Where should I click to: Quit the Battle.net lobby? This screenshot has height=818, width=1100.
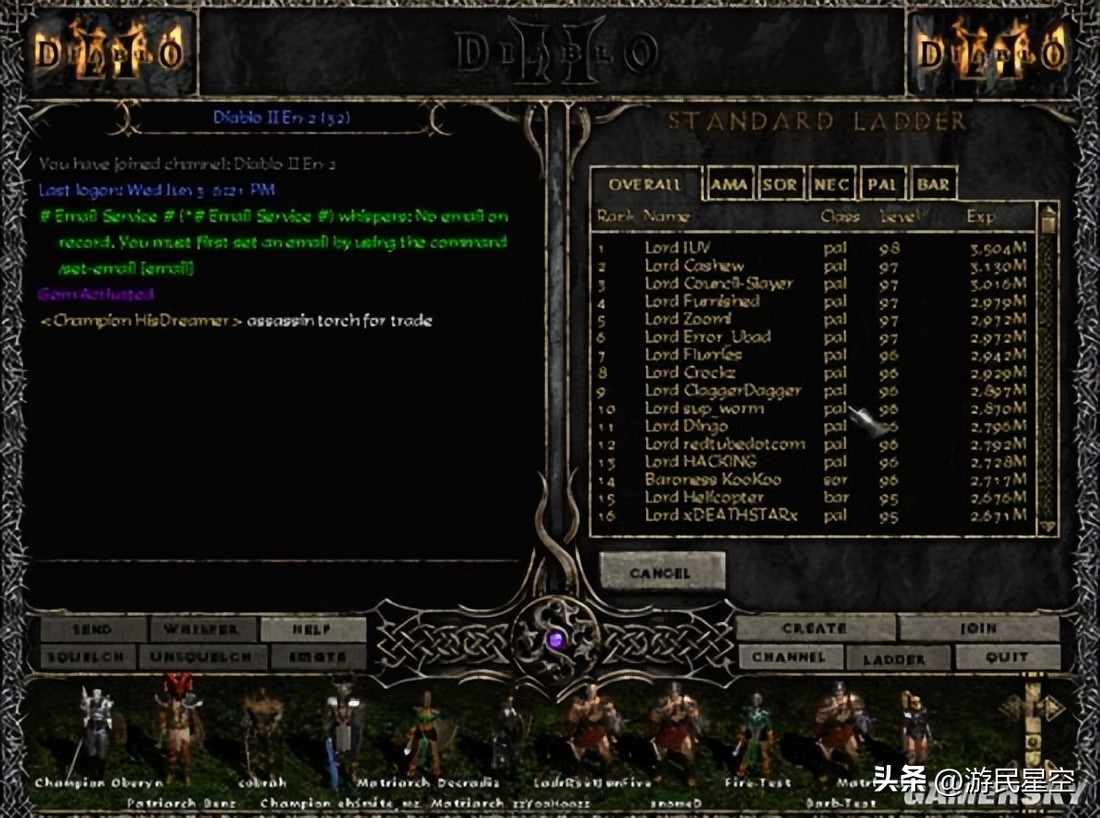point(1006,658)
